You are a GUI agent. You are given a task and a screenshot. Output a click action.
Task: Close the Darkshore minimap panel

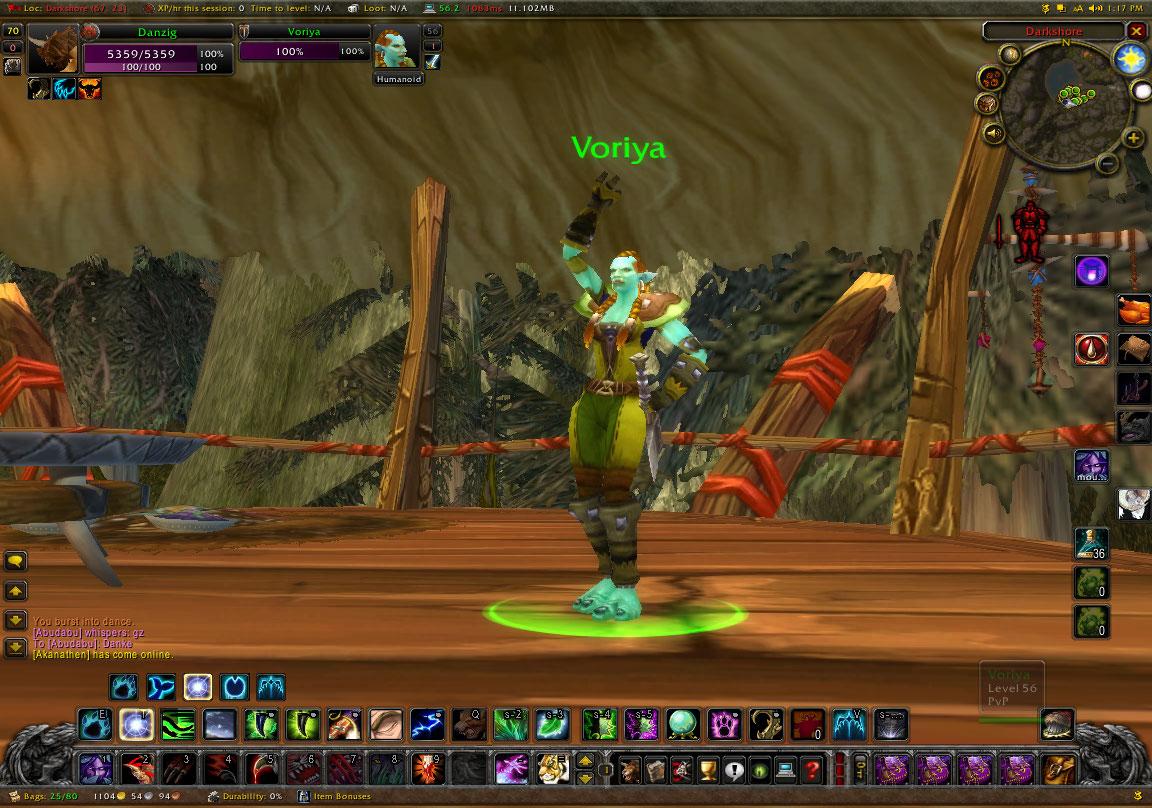click(1136, 31)
